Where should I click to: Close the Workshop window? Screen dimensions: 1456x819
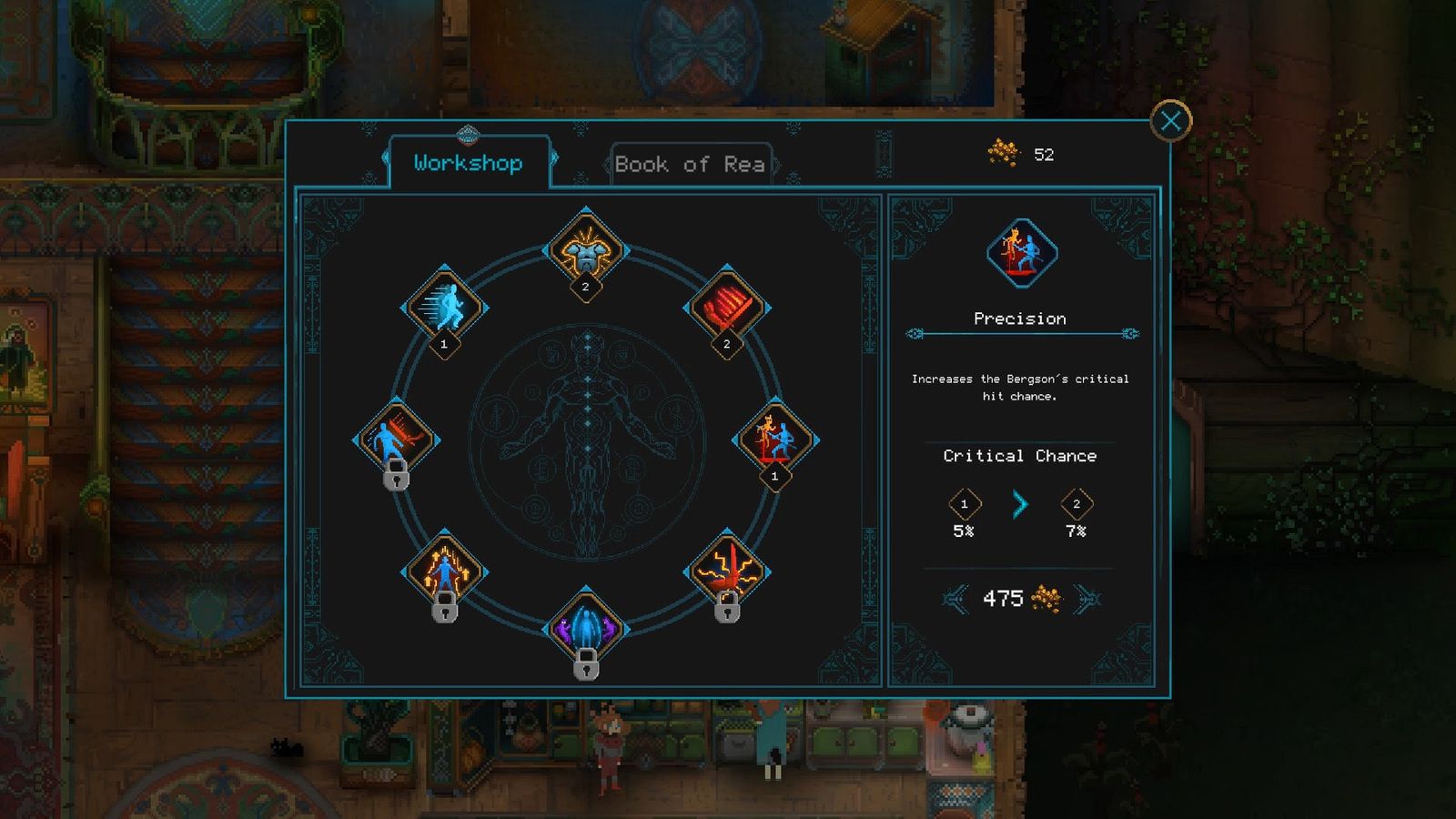point(1170,121)
